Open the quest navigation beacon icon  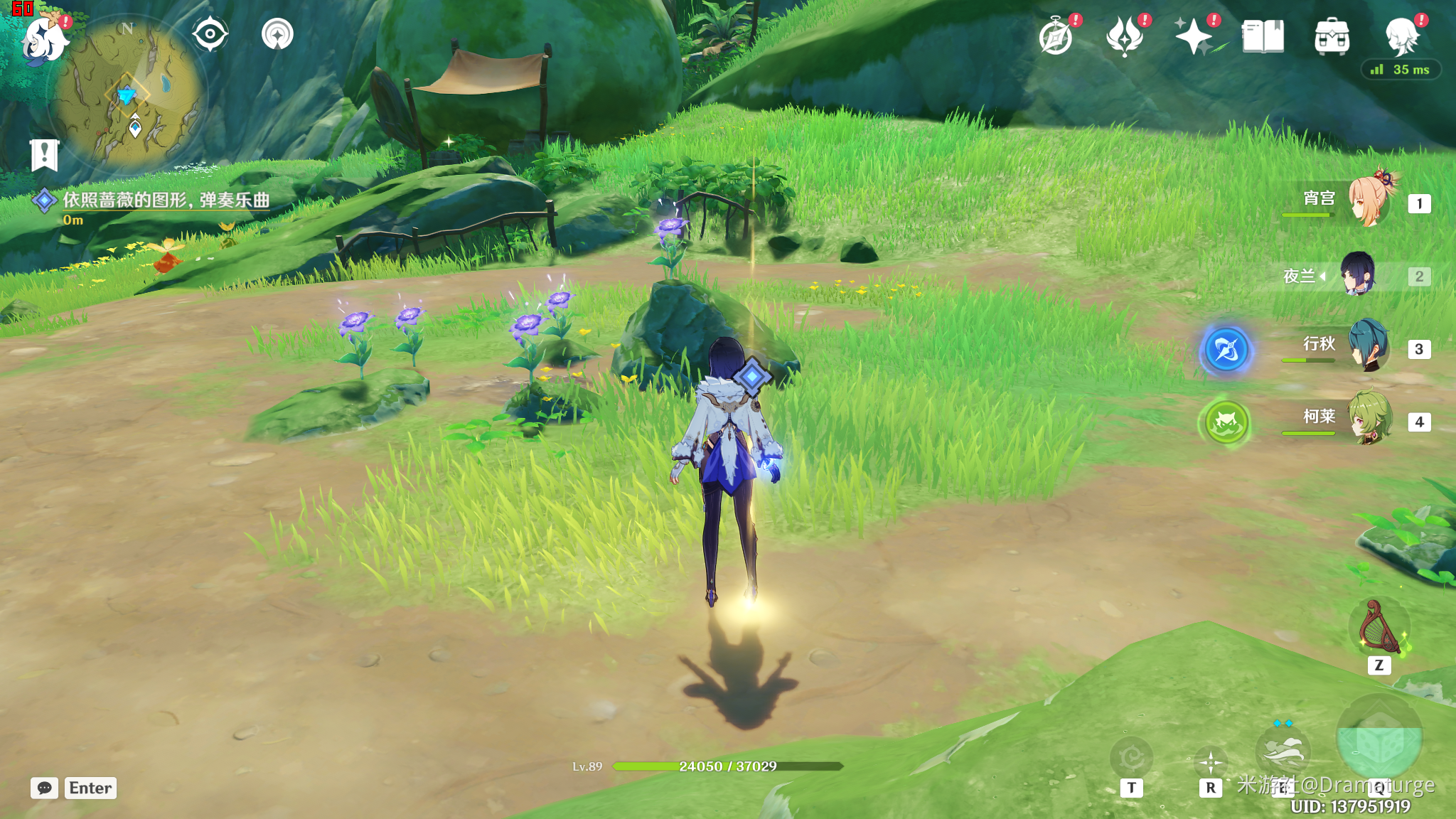(x=277, y=34)
